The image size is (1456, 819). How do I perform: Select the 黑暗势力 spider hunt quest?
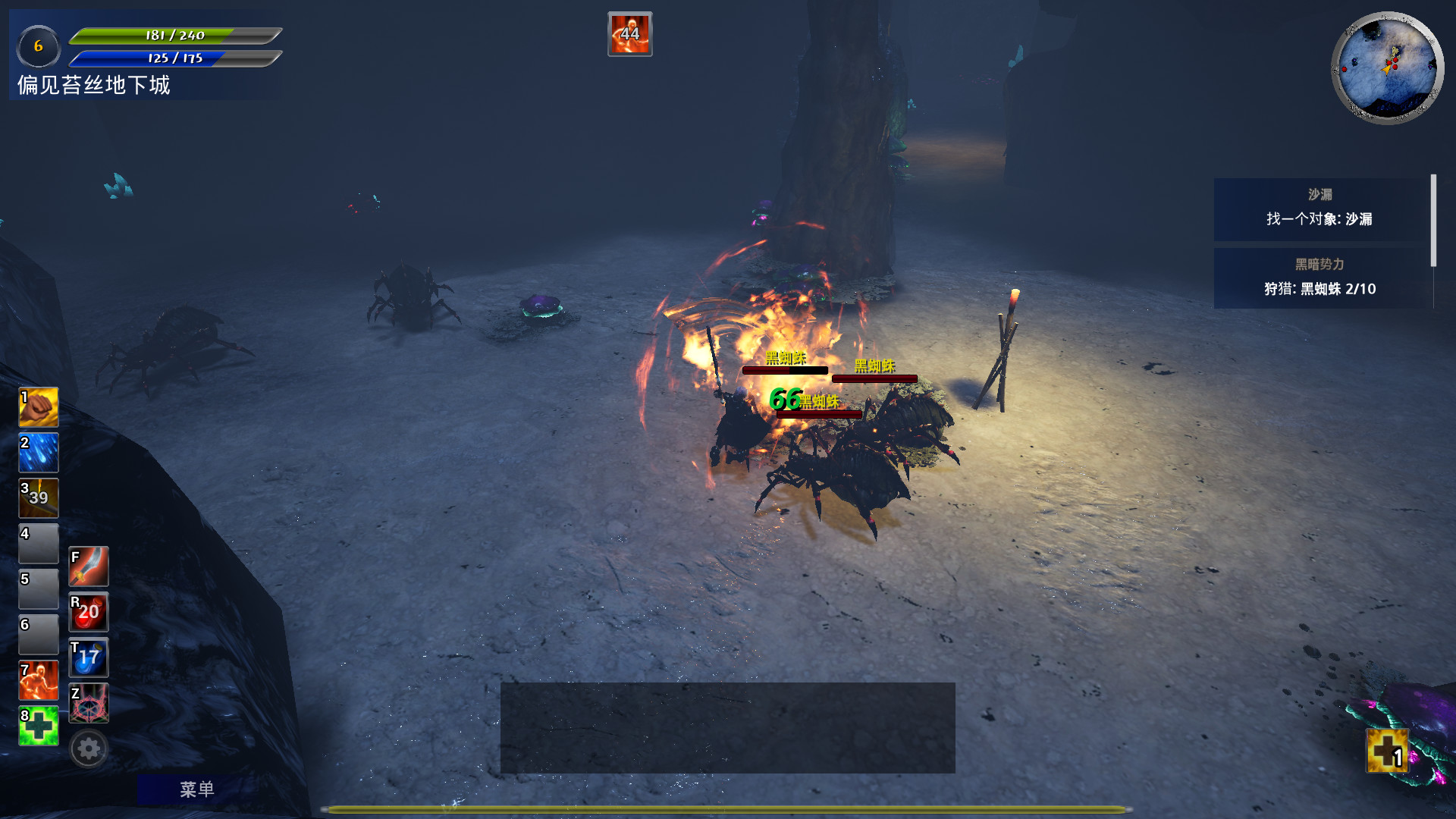[x=1319, y=278]
